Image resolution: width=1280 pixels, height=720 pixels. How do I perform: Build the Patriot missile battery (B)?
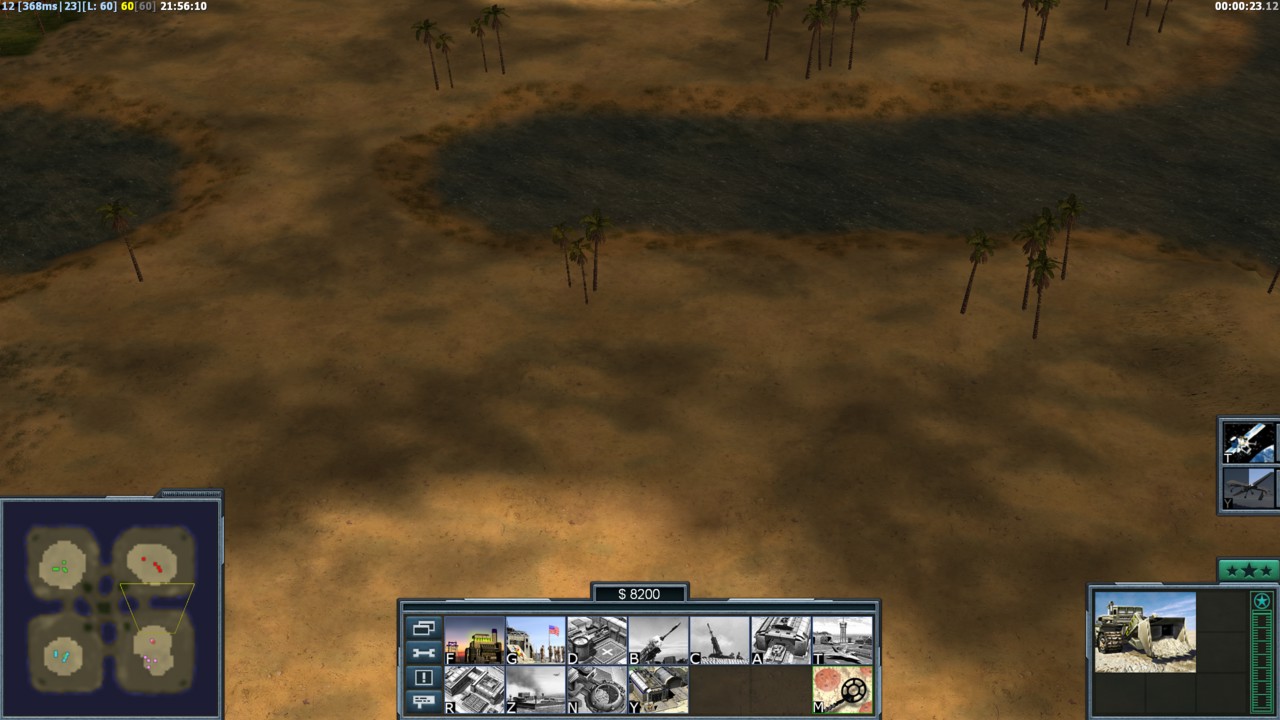tap(658, 640)
